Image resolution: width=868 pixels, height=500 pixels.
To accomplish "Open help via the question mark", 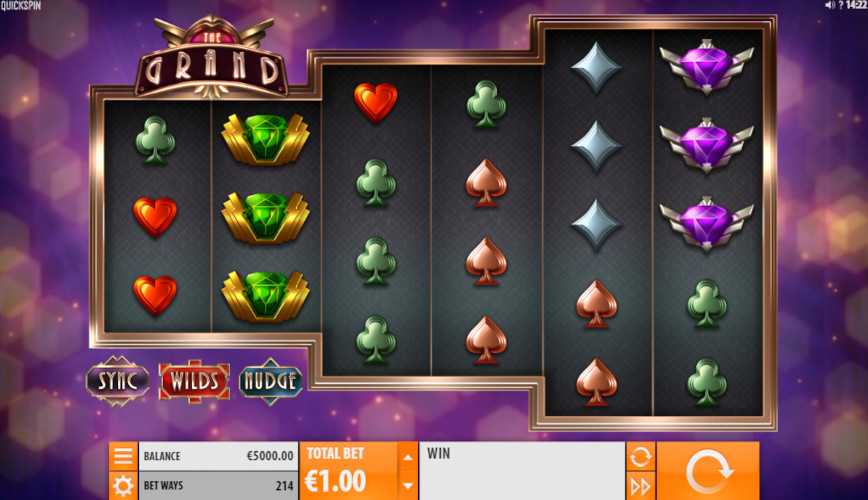I will (840, 5).
